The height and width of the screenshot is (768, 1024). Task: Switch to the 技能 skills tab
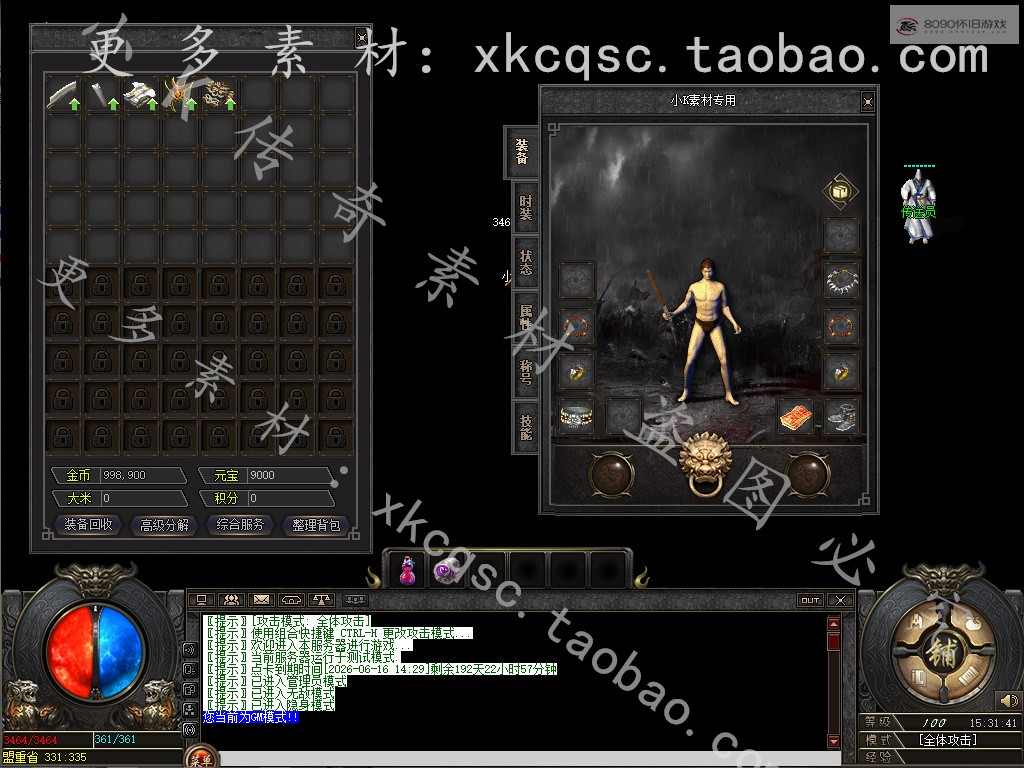tap(525, 427)
